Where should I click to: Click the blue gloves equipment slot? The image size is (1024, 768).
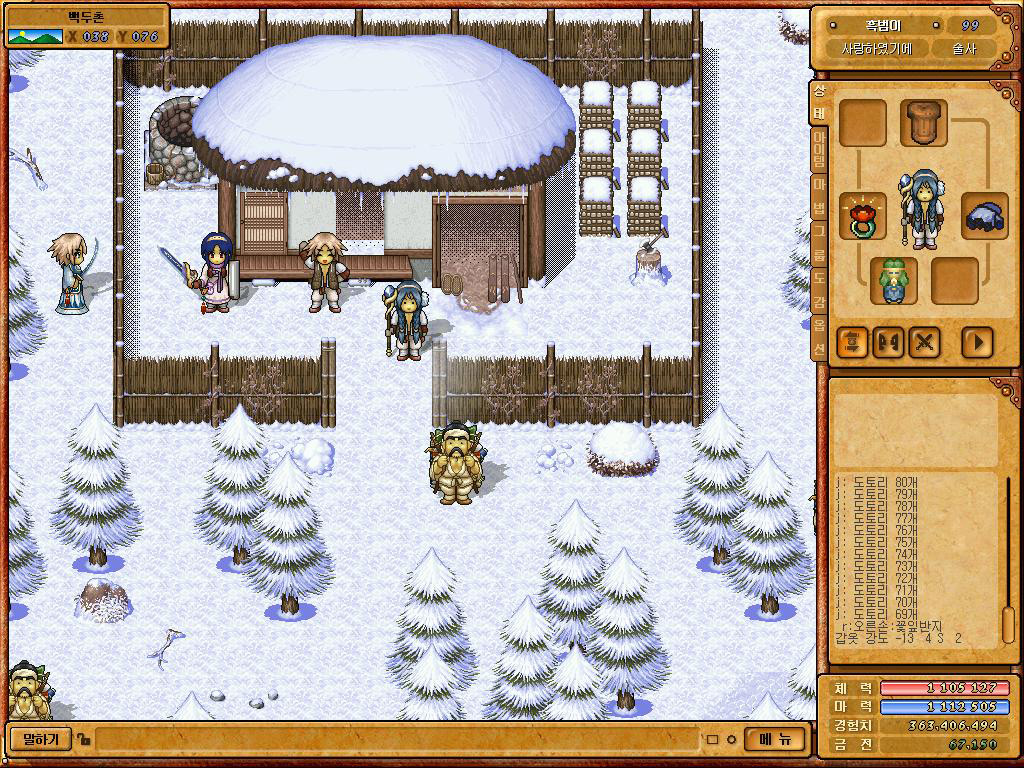tap(984, 216)
